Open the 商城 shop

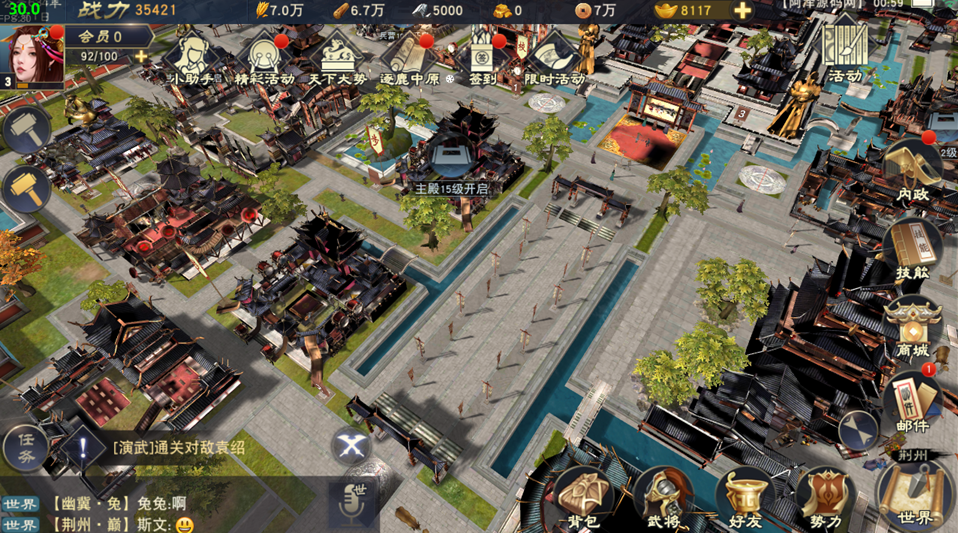pyautogui.click(x=912, y=328)
